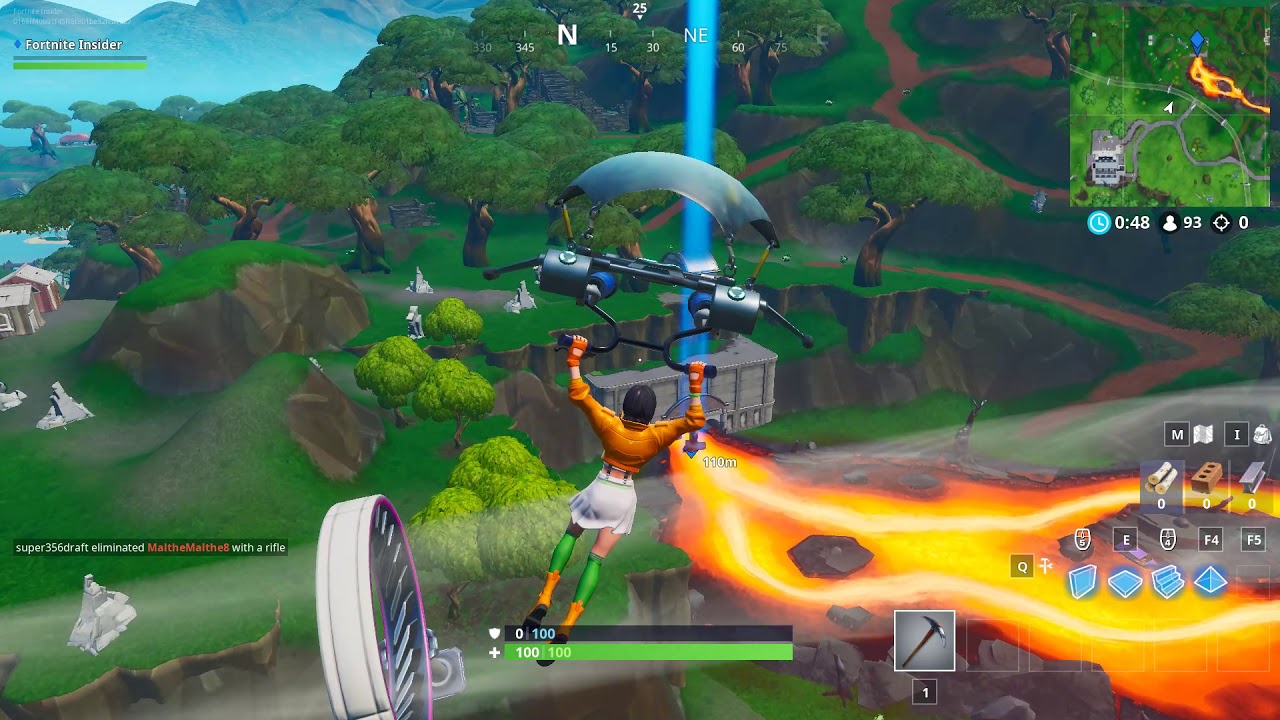Click the match timer clock icon
The width and height of the screenshot is (1280, 720).
(x=1099, y=222)
